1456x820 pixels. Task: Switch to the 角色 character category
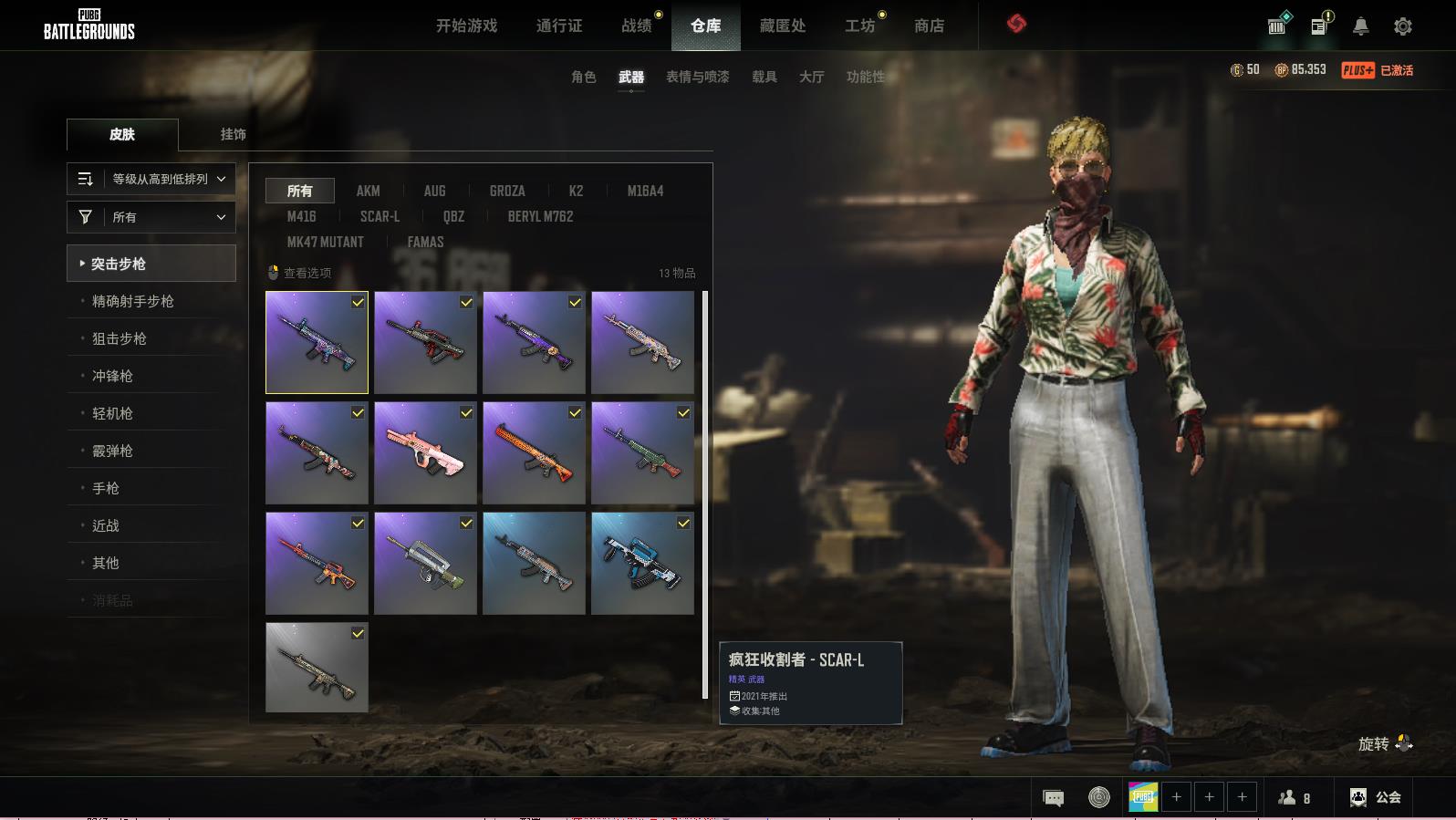[x=583, y=77]
